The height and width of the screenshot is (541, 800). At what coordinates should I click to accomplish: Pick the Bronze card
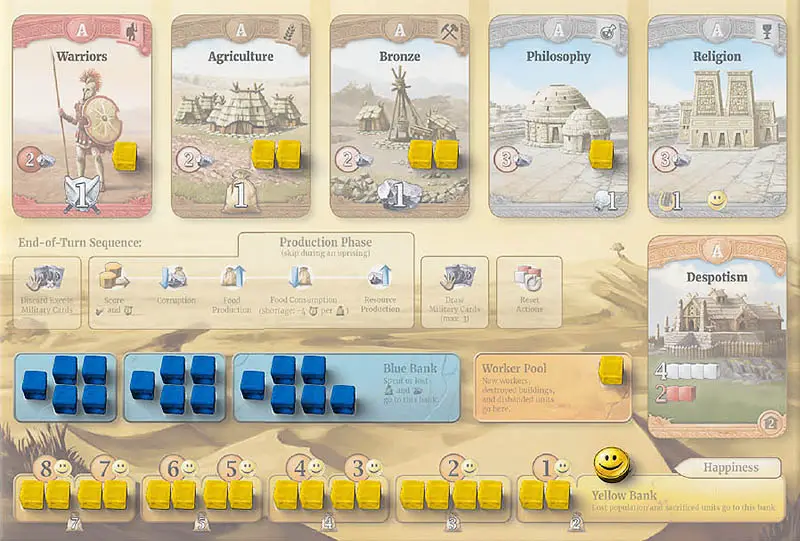coord(400,115)
